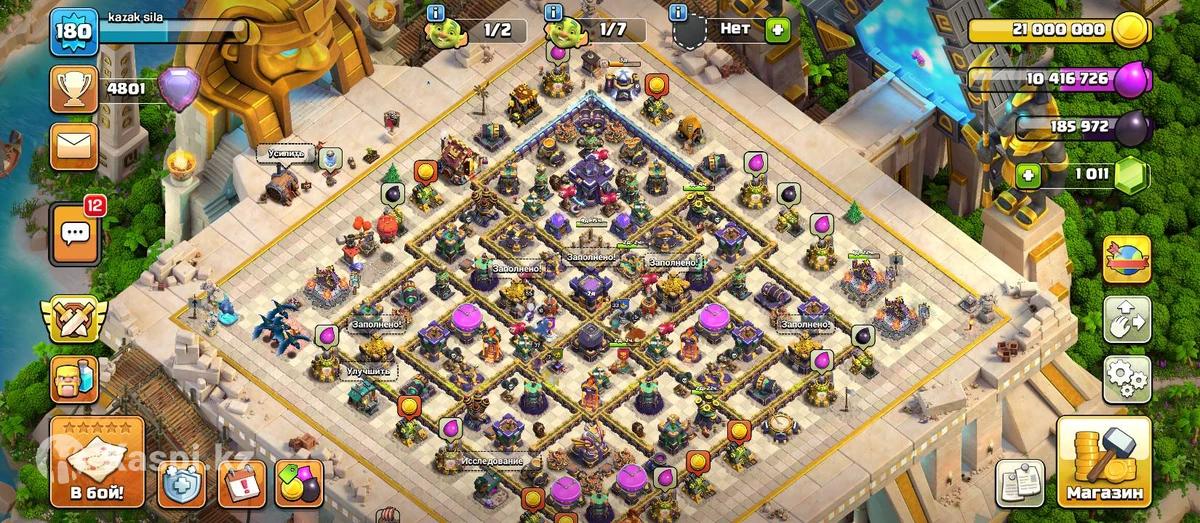
Task: Open the player profile level 180 badge
Action: click(x=74, y=32)
